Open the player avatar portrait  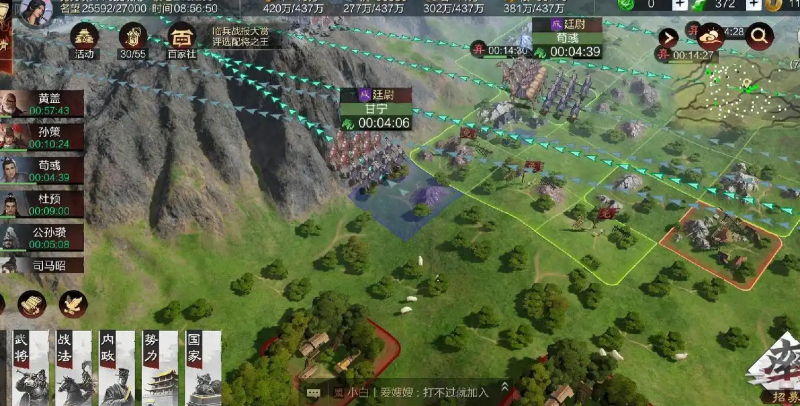click(35, 12)
